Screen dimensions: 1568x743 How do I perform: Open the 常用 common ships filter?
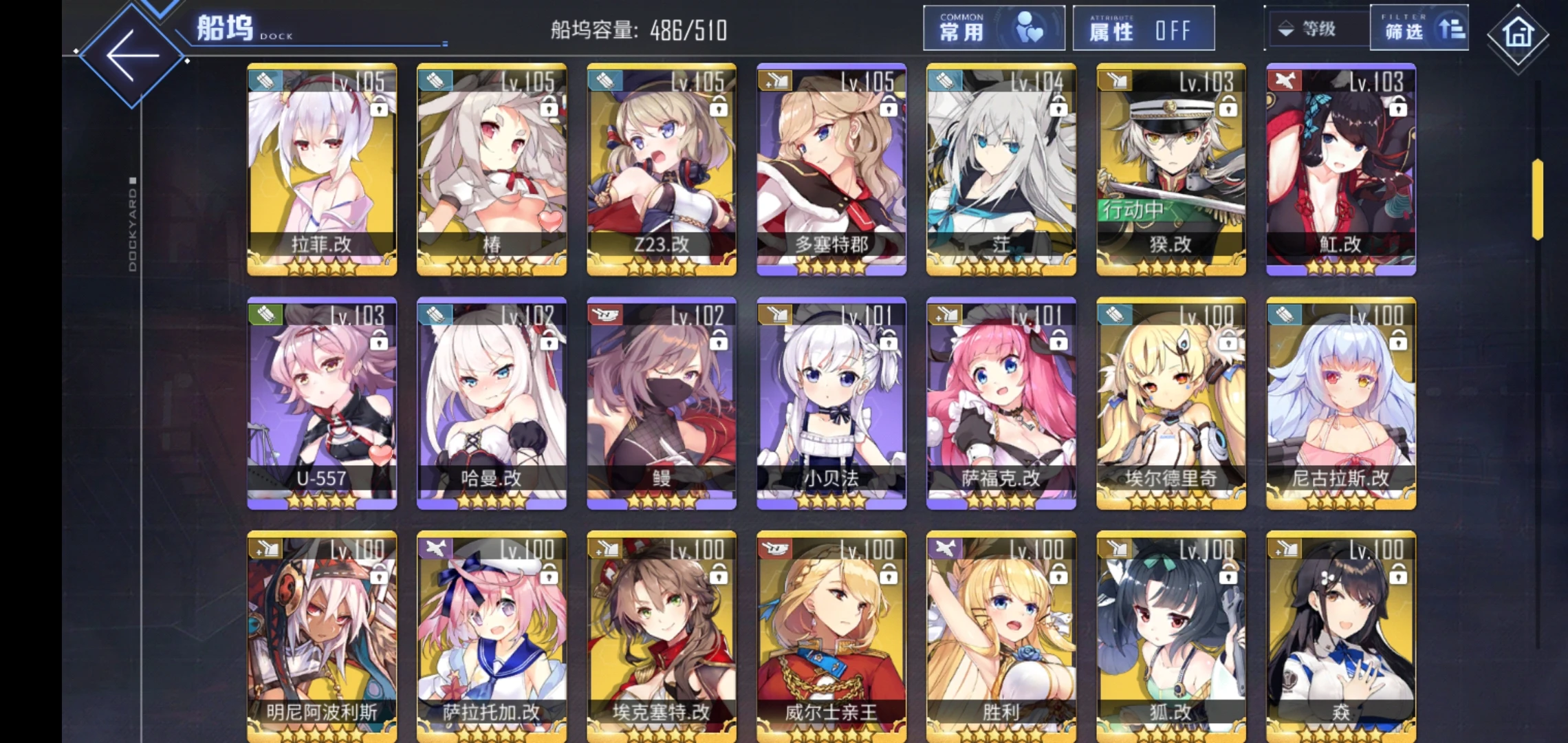tap(993, 29)
